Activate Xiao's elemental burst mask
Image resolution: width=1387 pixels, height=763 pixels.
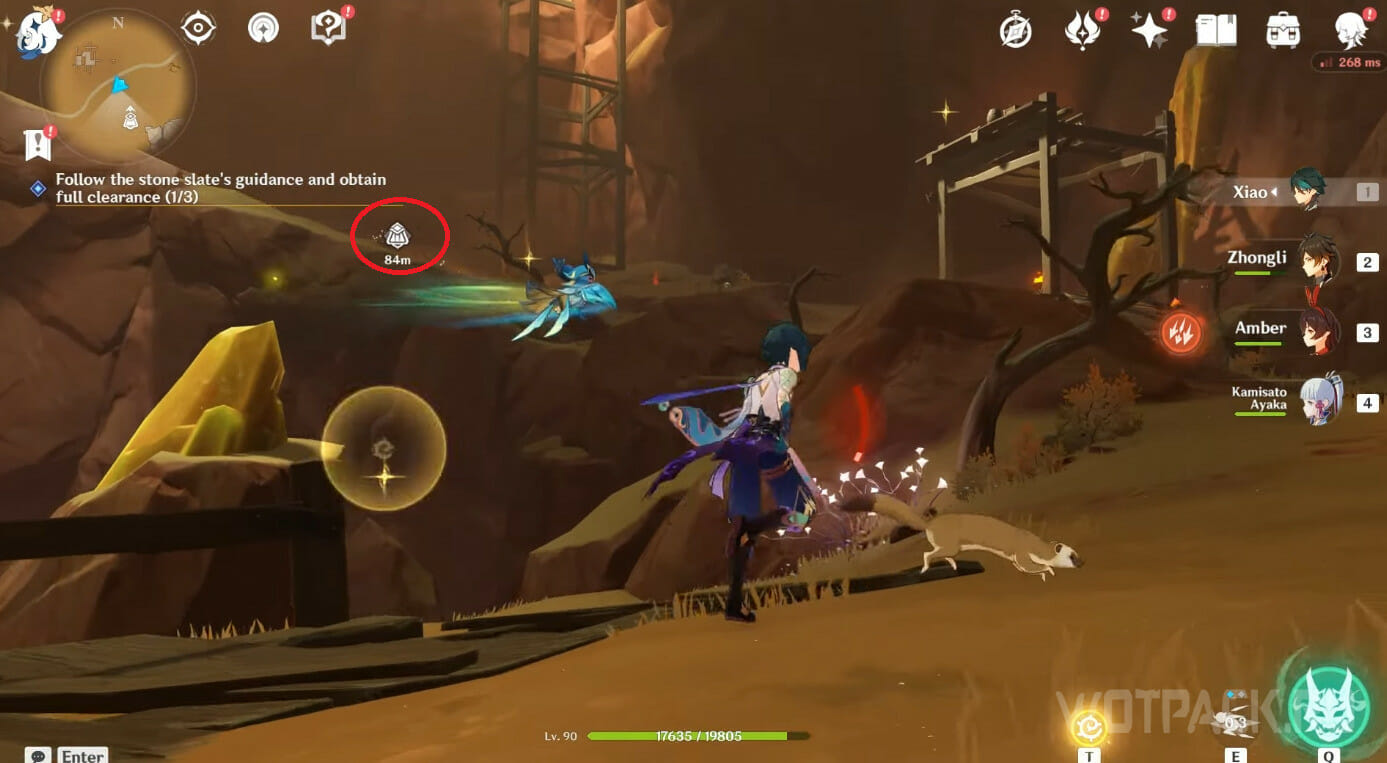tap(1328, 701)
